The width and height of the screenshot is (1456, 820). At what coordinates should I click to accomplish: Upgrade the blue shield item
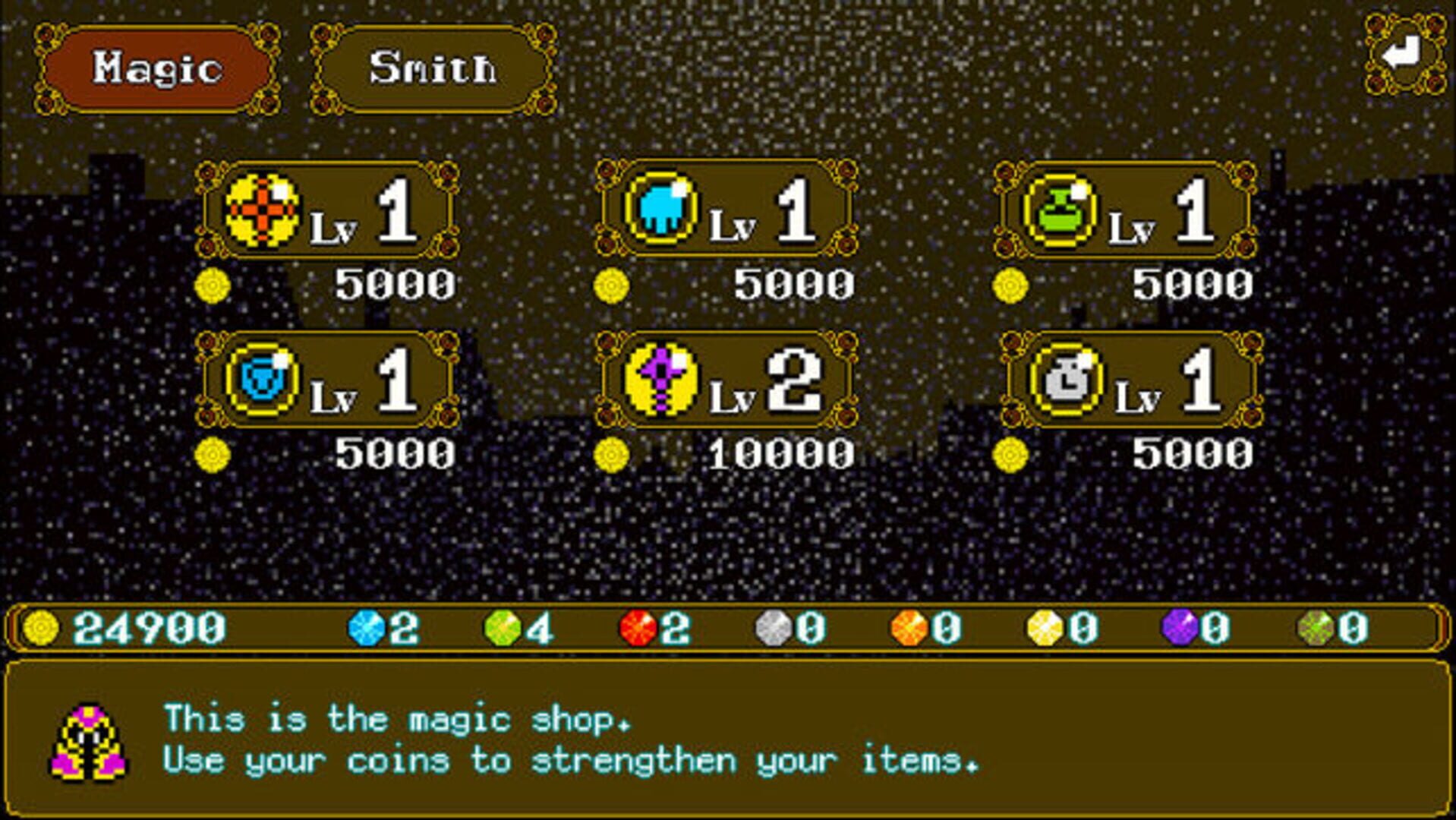(x=327, y=380)
